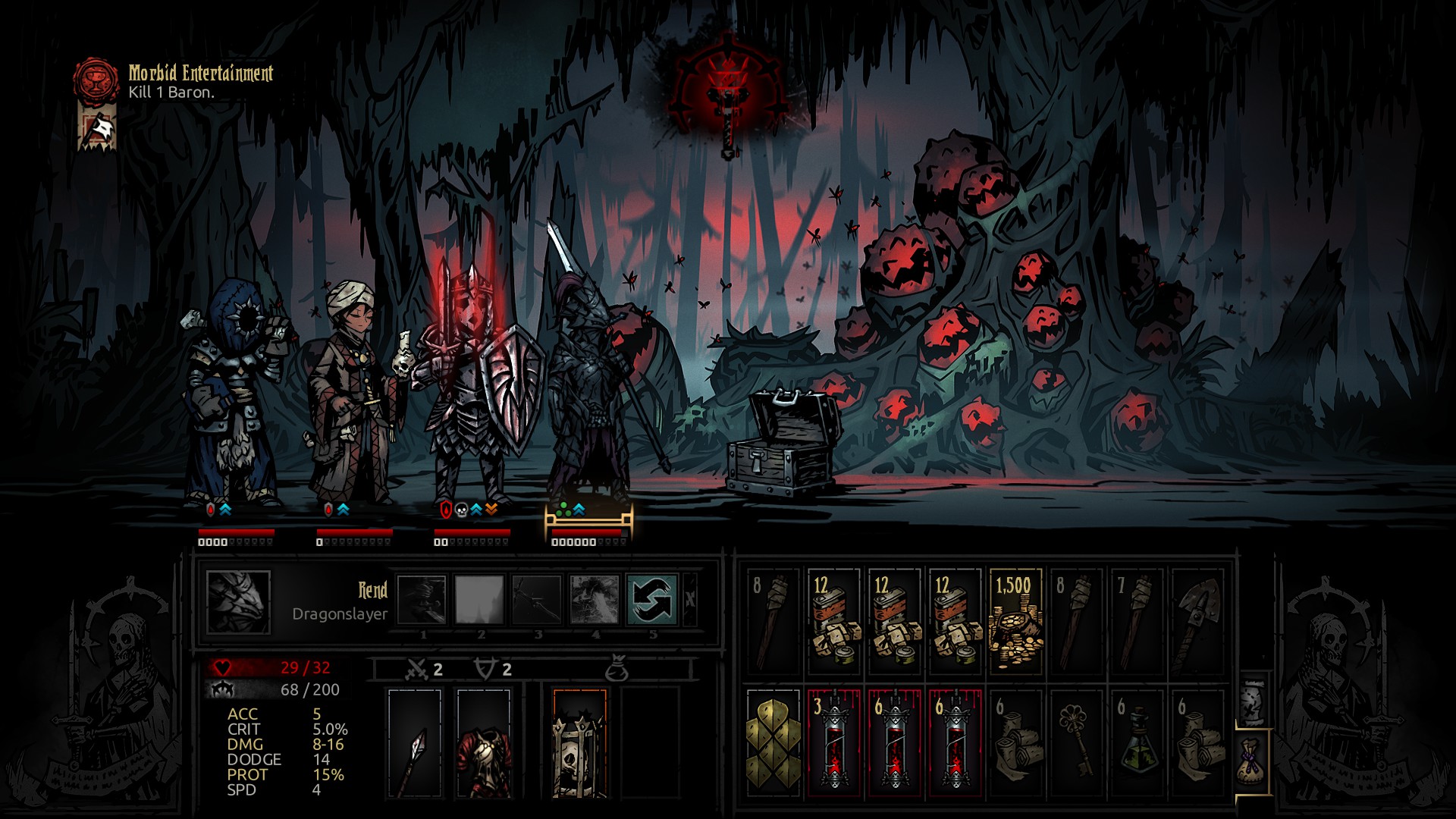Select the fourth greyed-out combat skill
The image size is (1456, 819).
[x=595, y=599]
